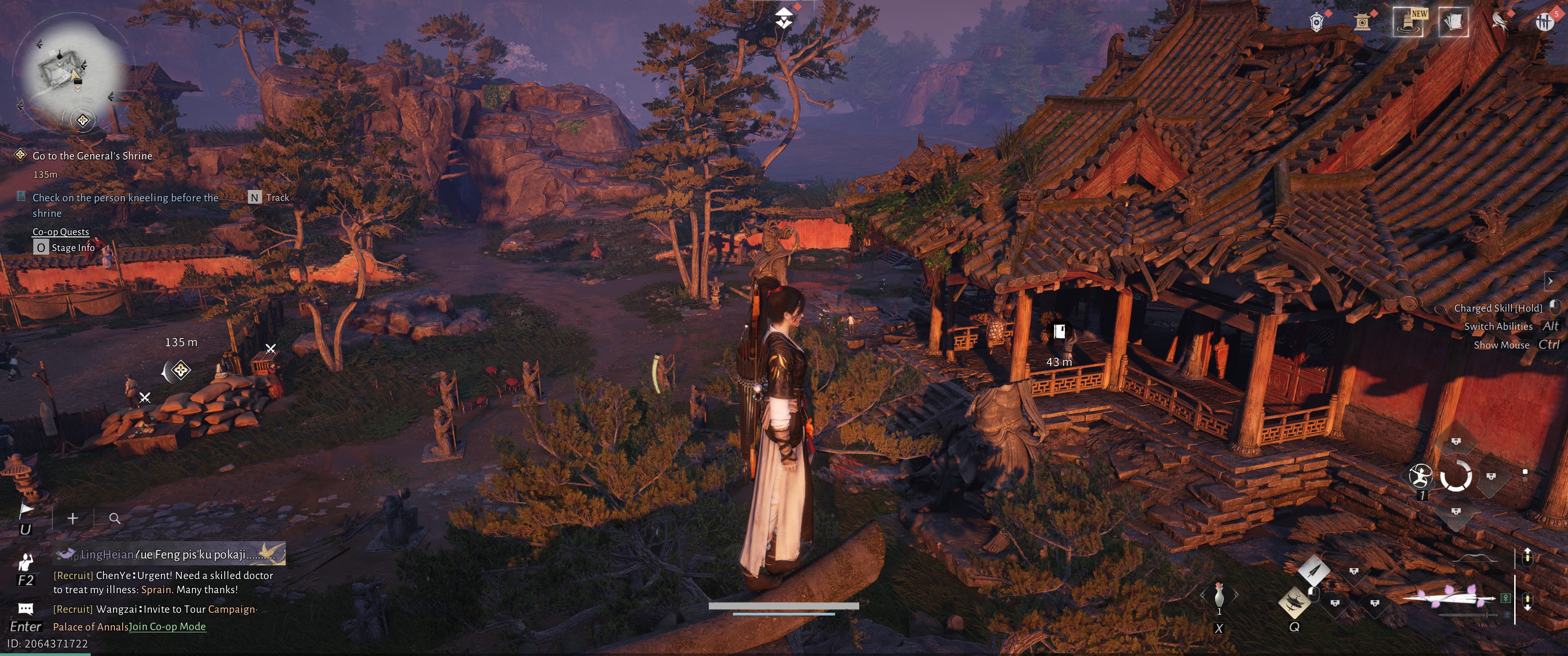This screenshot has width=1568, height=656.
Task: Use the flower vase healing item slot
Action: (x=1218, y=594)
